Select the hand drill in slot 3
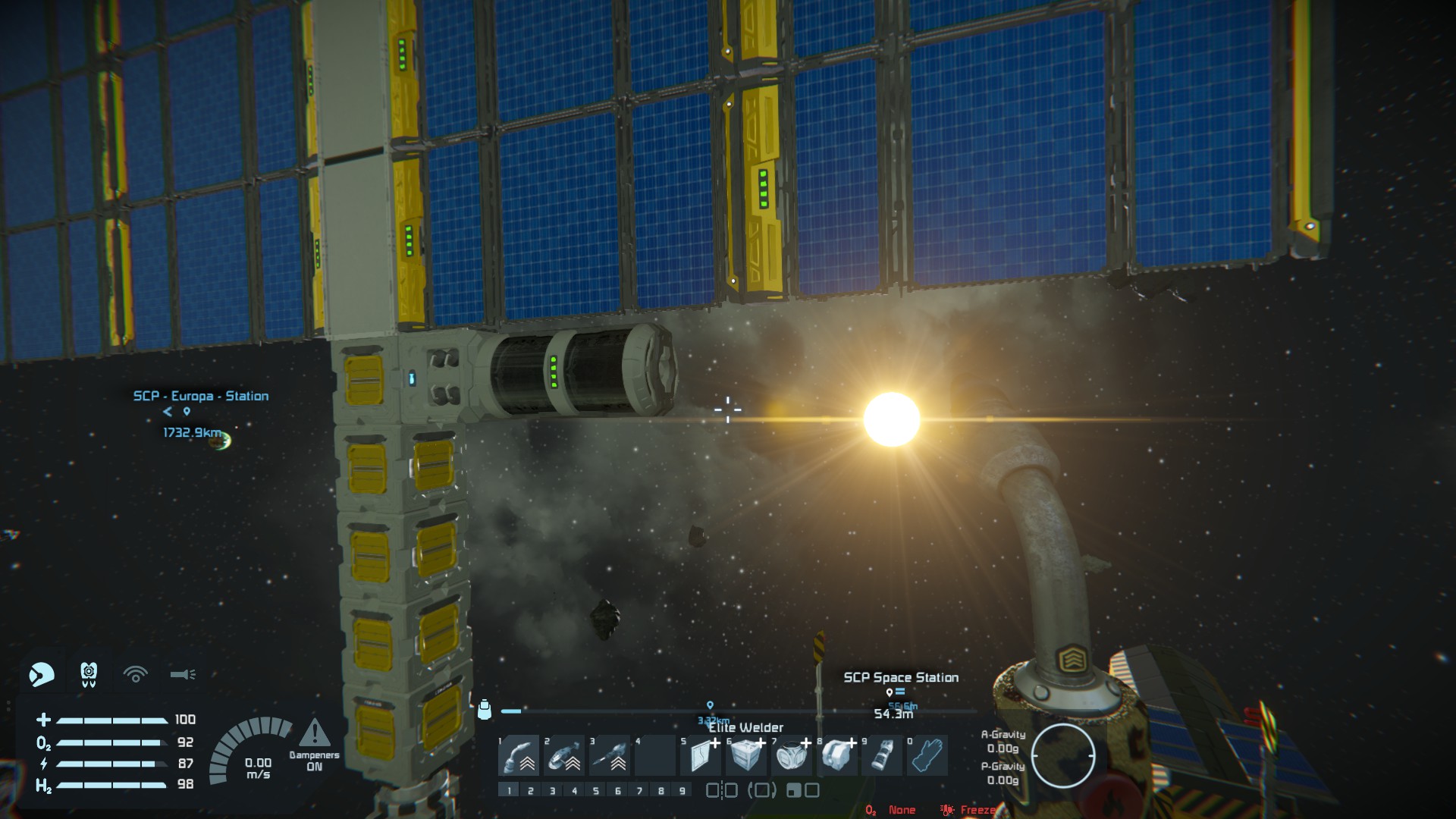Screen dimensions: 1456x819 tap(610, 755)
